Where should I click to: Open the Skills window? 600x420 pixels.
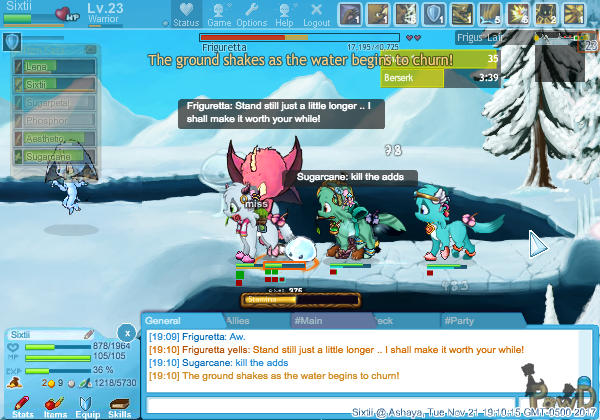coord(119,405)
